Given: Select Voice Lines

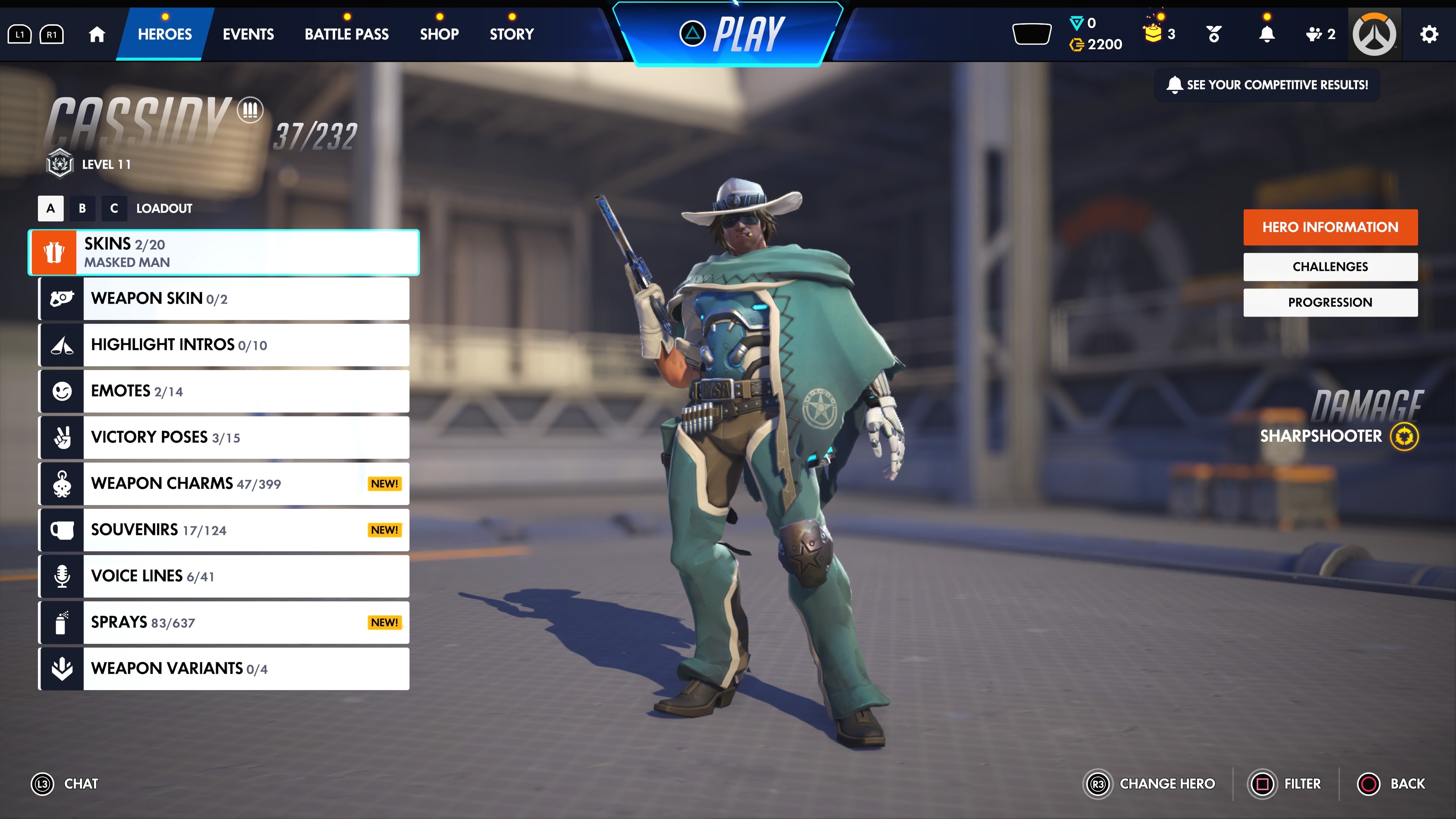Looking at the screenshot, I should click(x=224, y=576).
